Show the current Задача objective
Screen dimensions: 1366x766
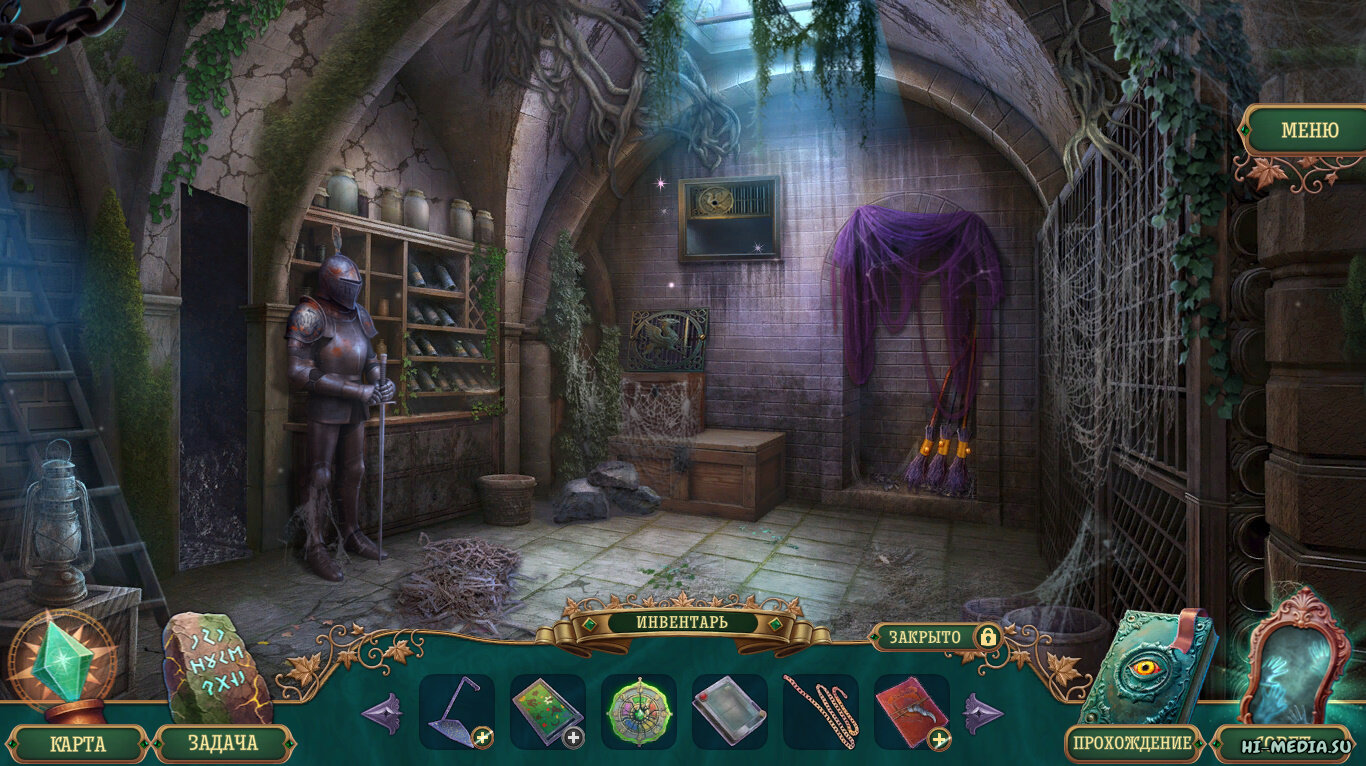click(222, 743)
